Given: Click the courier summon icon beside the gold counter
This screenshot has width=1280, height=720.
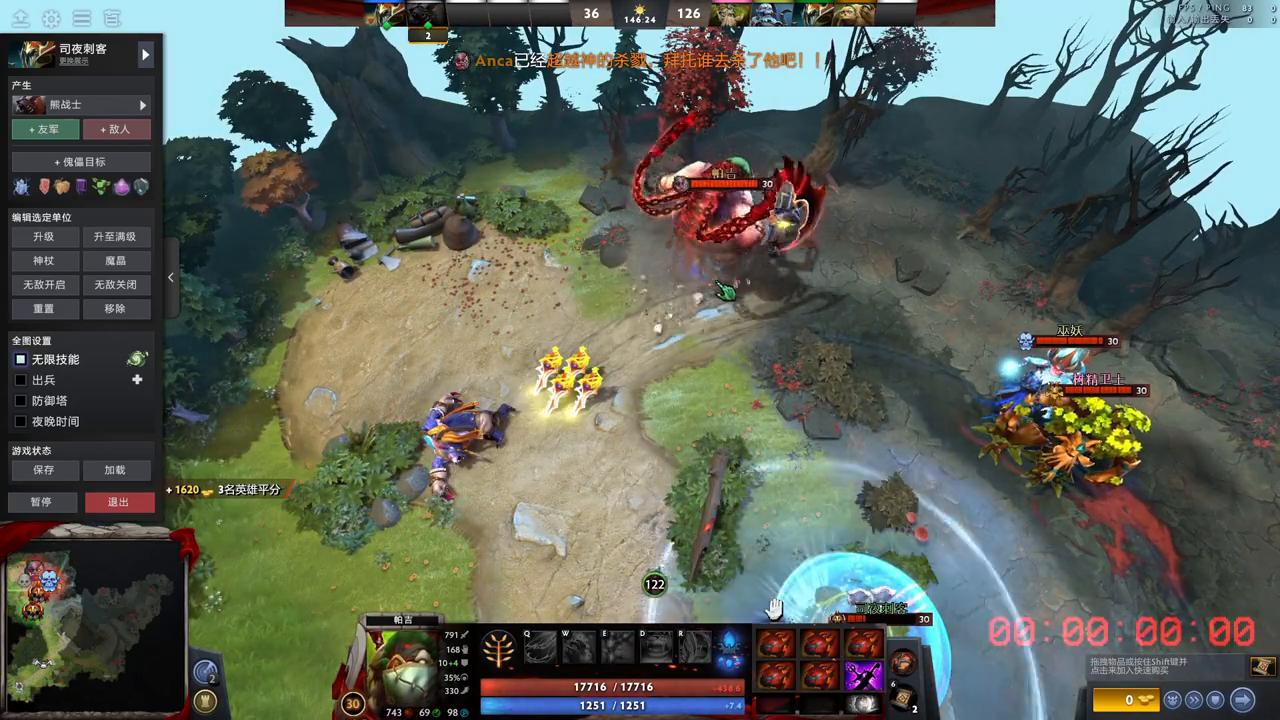Looking at the screenshot, I should (1172, 700).
